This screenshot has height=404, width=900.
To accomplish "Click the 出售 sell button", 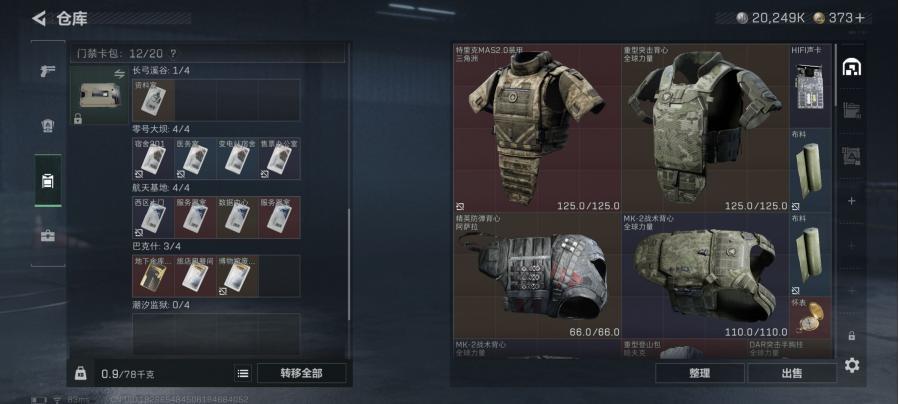I will click(x=791, y=373).
